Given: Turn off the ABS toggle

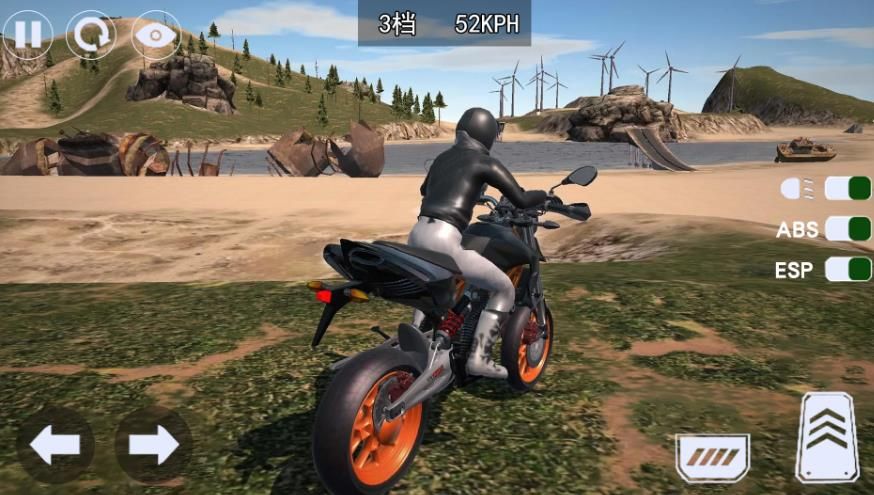Looking at the screenshot, I should tap(847, 229).
